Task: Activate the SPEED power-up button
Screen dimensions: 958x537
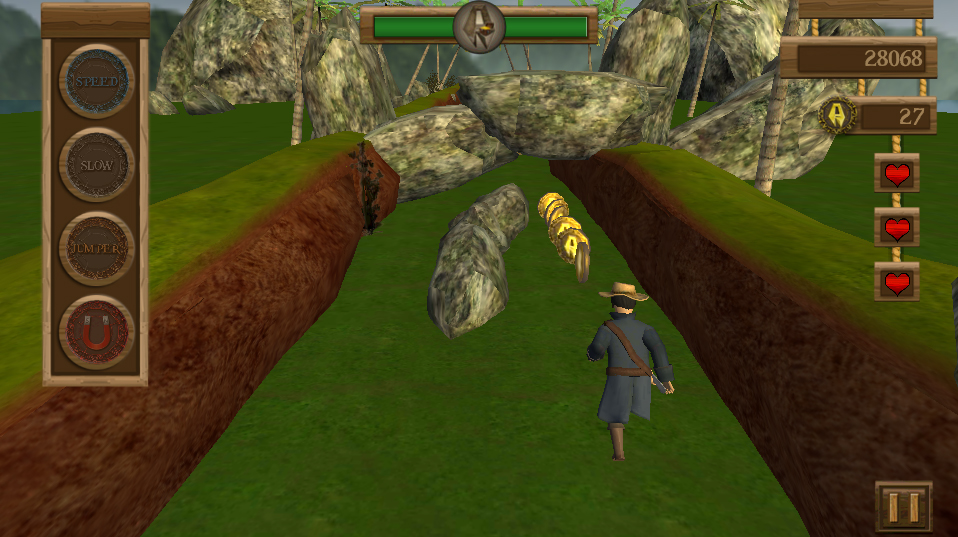Action: click(96, 81)
